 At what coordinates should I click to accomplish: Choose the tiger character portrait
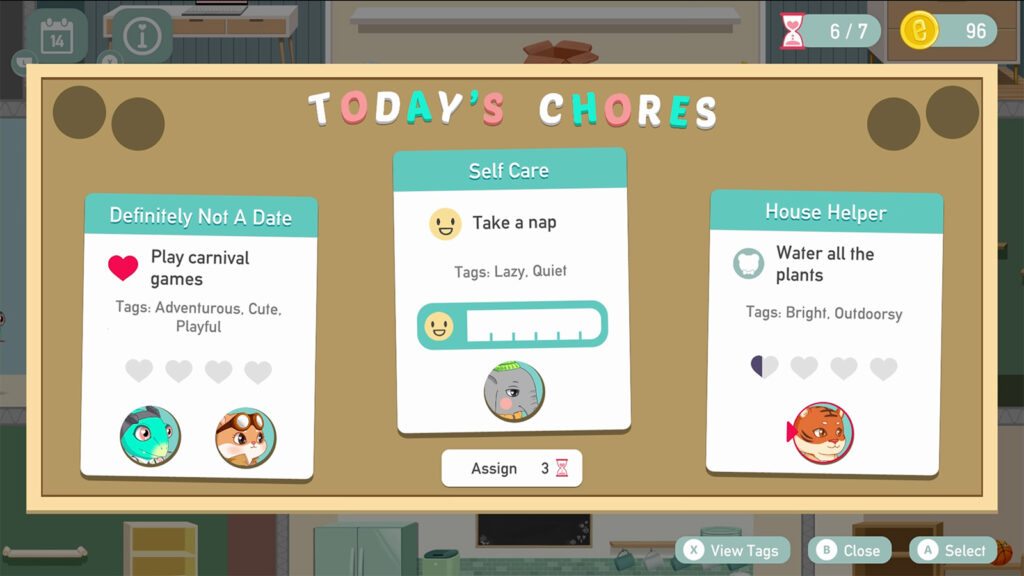822,432
